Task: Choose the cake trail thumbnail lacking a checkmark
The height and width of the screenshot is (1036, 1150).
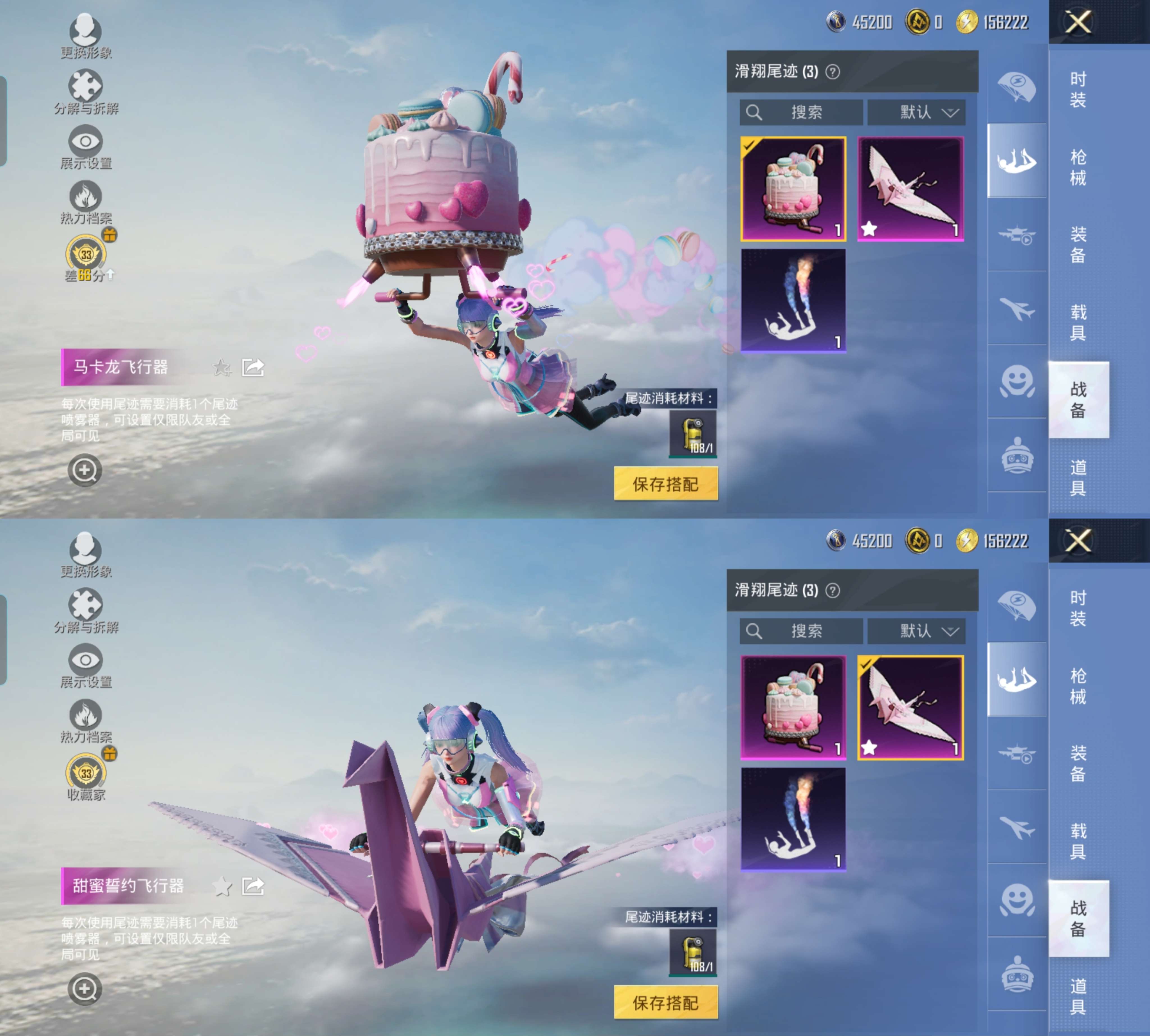Action: pos(793,708)
